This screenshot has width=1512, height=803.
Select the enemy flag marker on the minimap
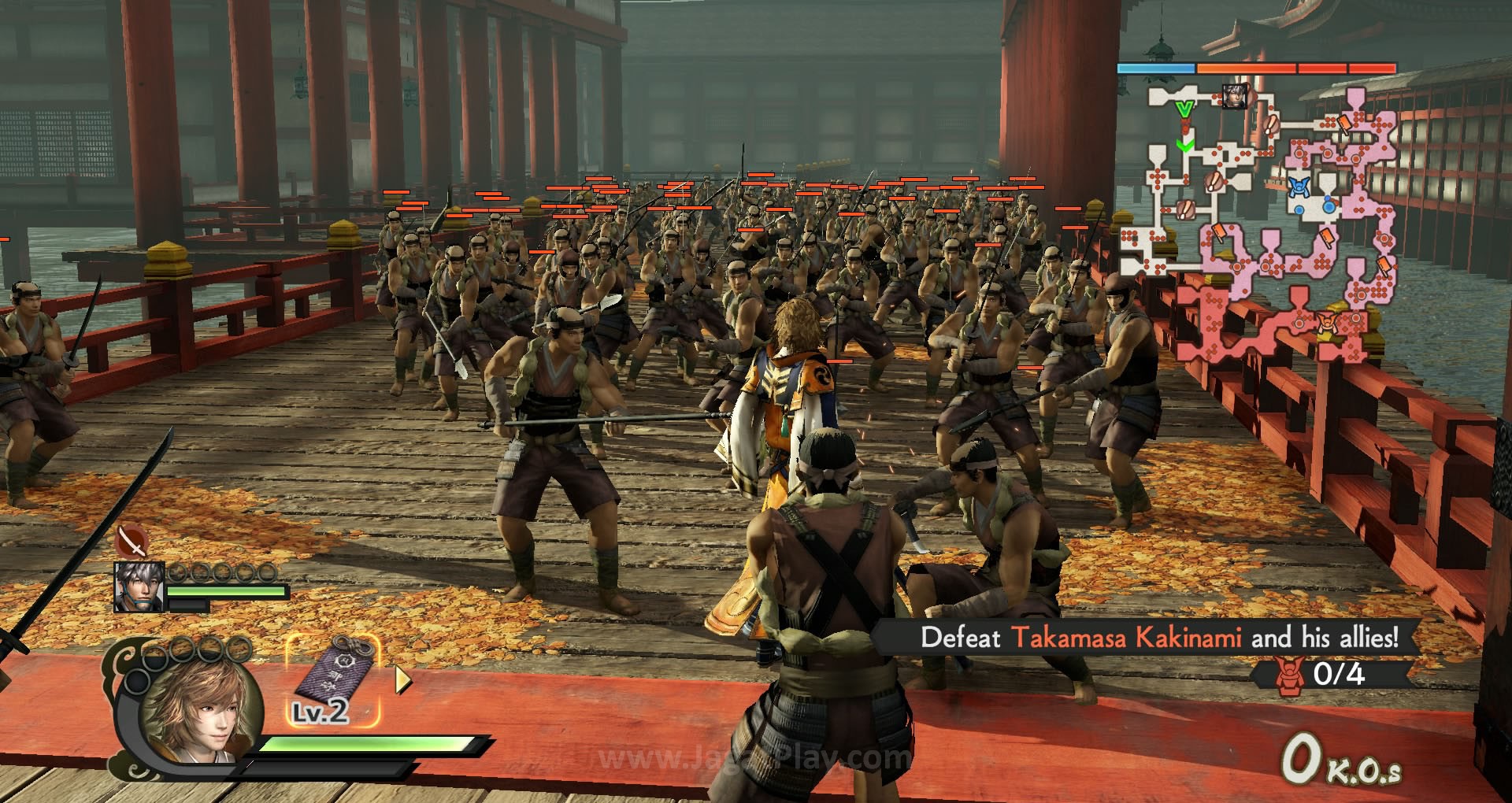pos(1344,124)
